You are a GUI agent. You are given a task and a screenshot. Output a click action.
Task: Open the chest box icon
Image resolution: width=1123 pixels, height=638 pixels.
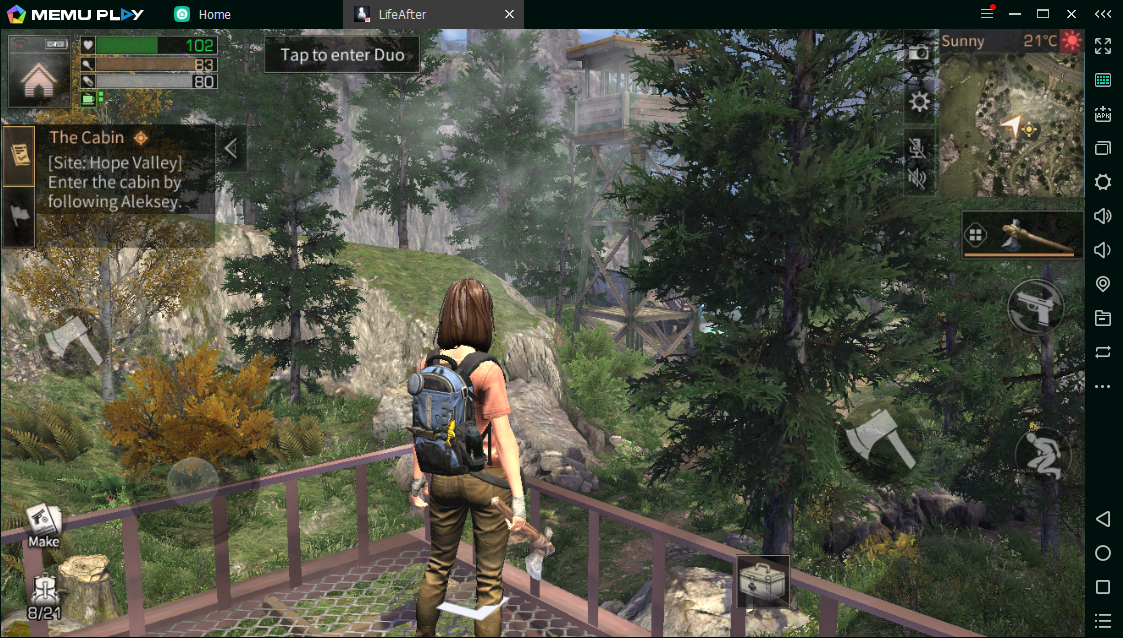tap(763, 580)
